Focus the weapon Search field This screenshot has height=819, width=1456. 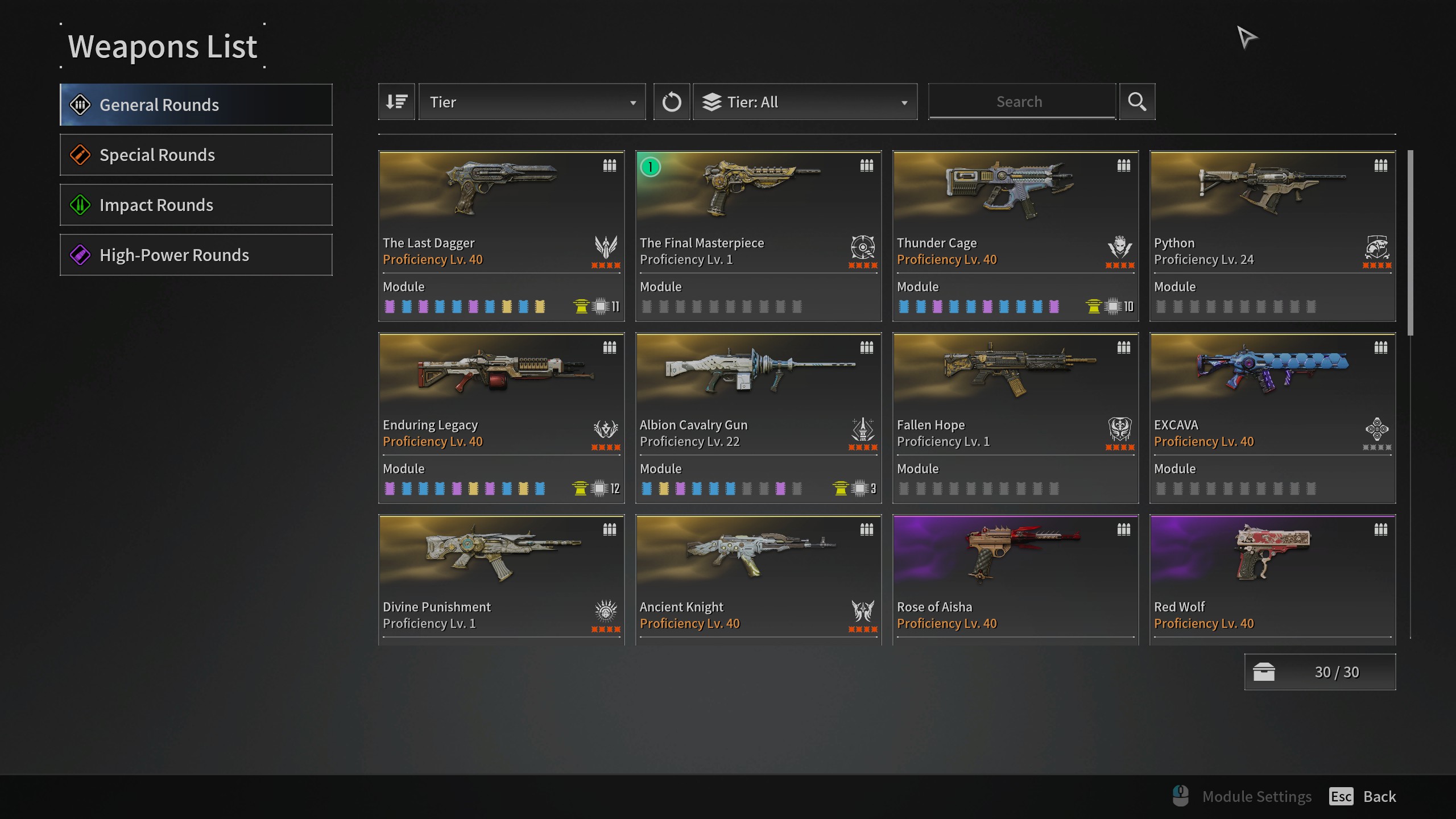[x=1021, y=102]
